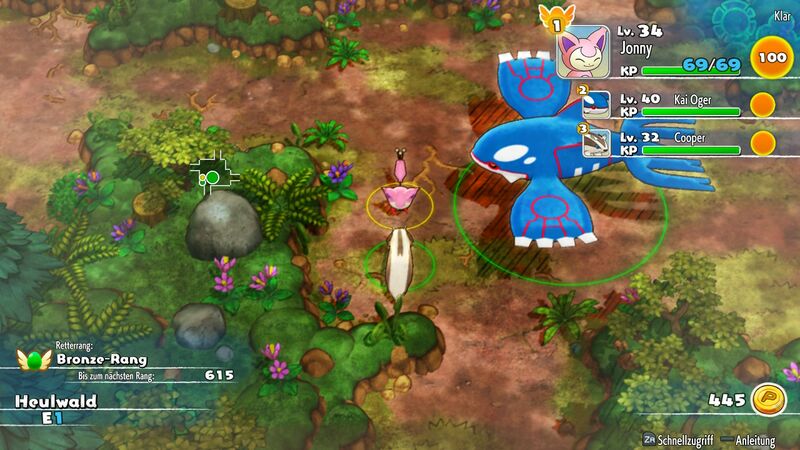Click the gold Poké money coin icon
Image resolution: width=800 pixels, height=450 pixels.
point(768,399)
